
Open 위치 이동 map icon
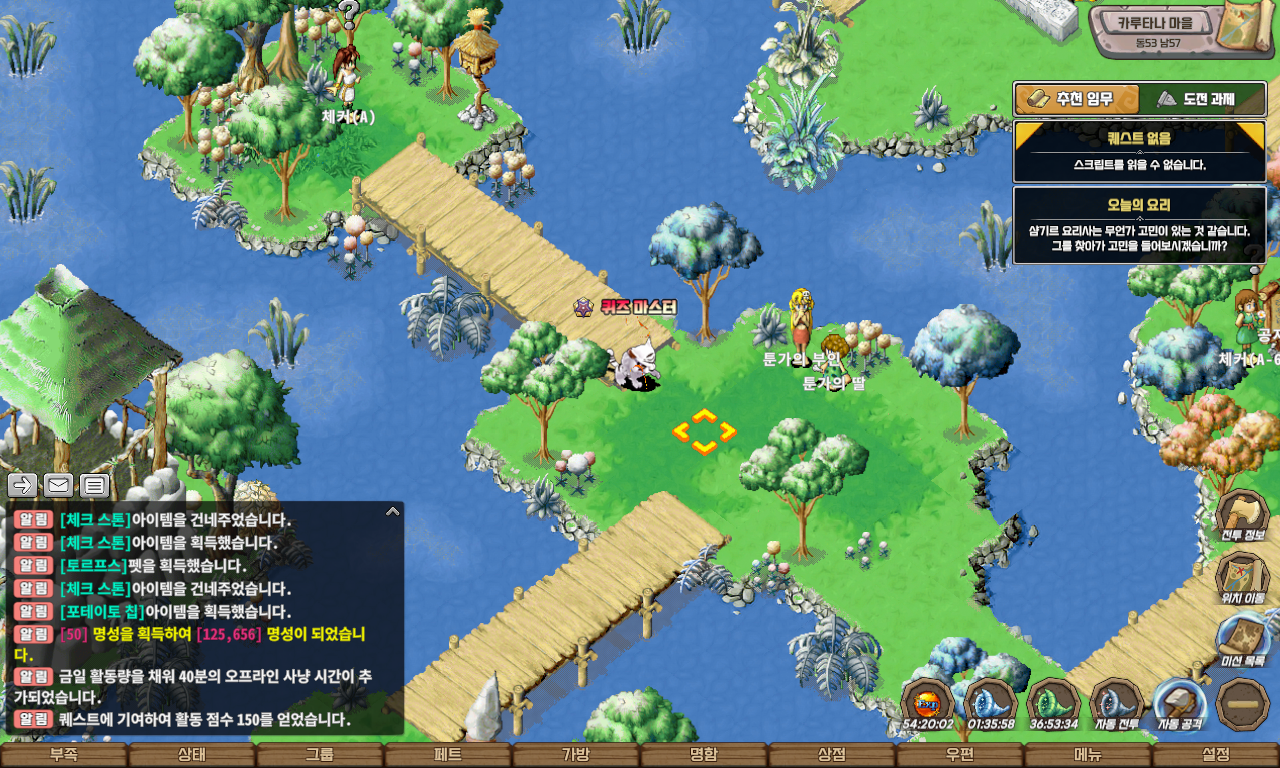click(1242, 577)
